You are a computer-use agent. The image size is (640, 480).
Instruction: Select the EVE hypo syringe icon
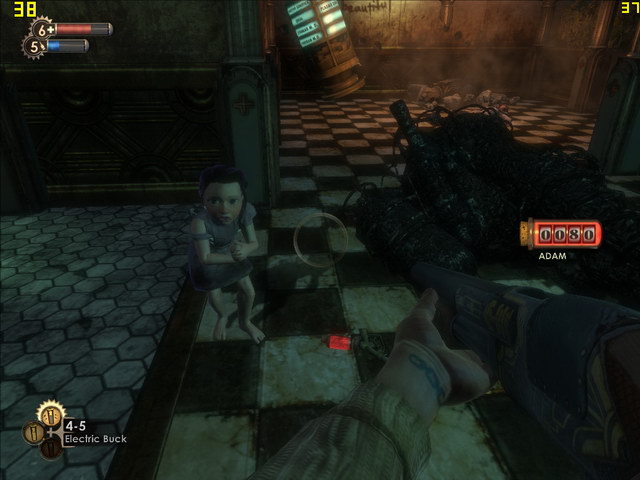click(36, 46)
